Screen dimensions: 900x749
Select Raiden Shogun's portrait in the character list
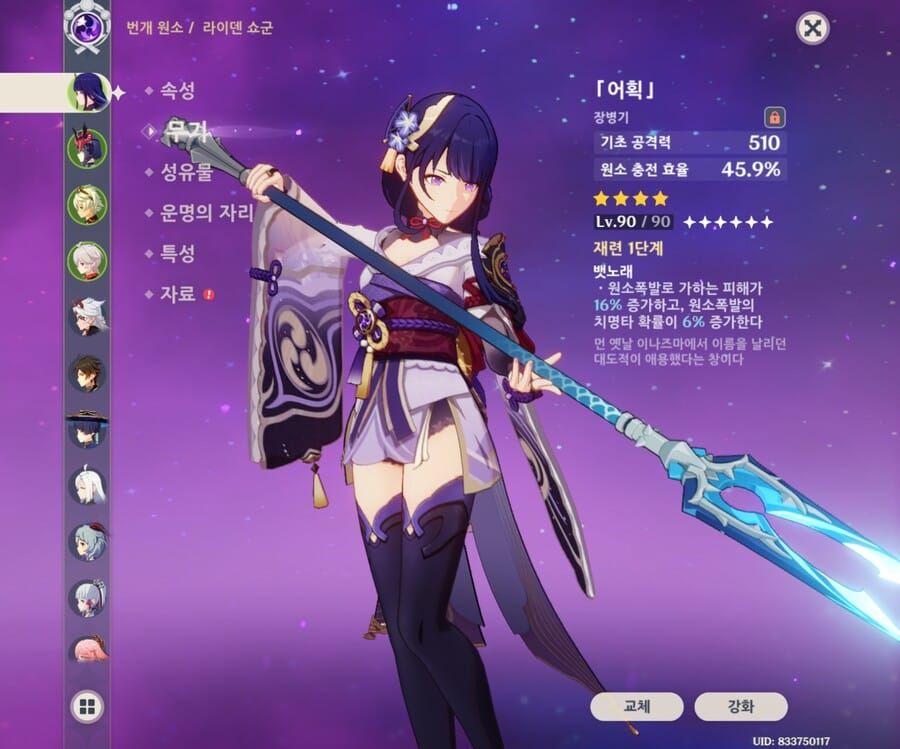(87, 93)
